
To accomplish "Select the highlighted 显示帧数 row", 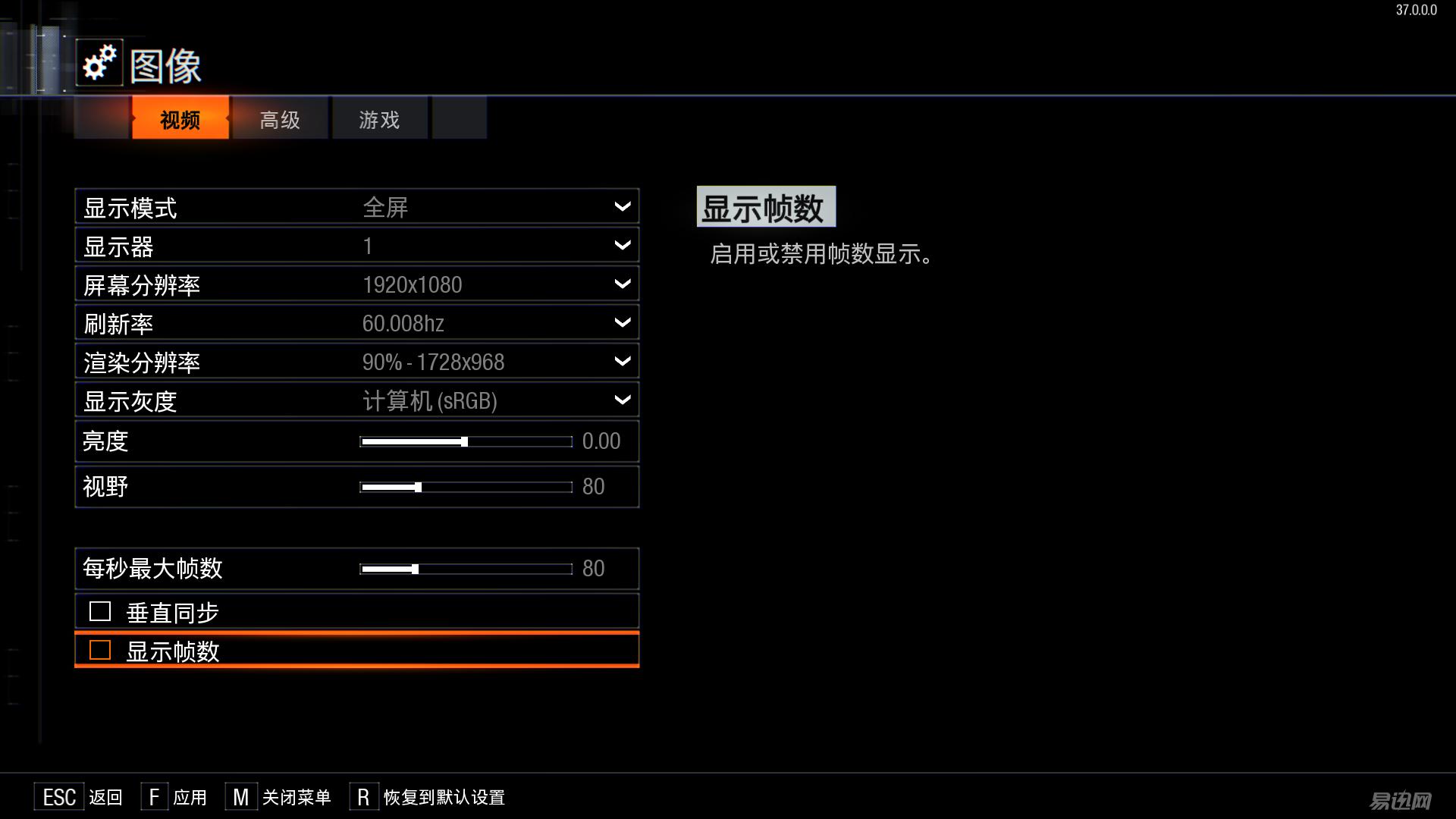I will (x=356, y=650).
